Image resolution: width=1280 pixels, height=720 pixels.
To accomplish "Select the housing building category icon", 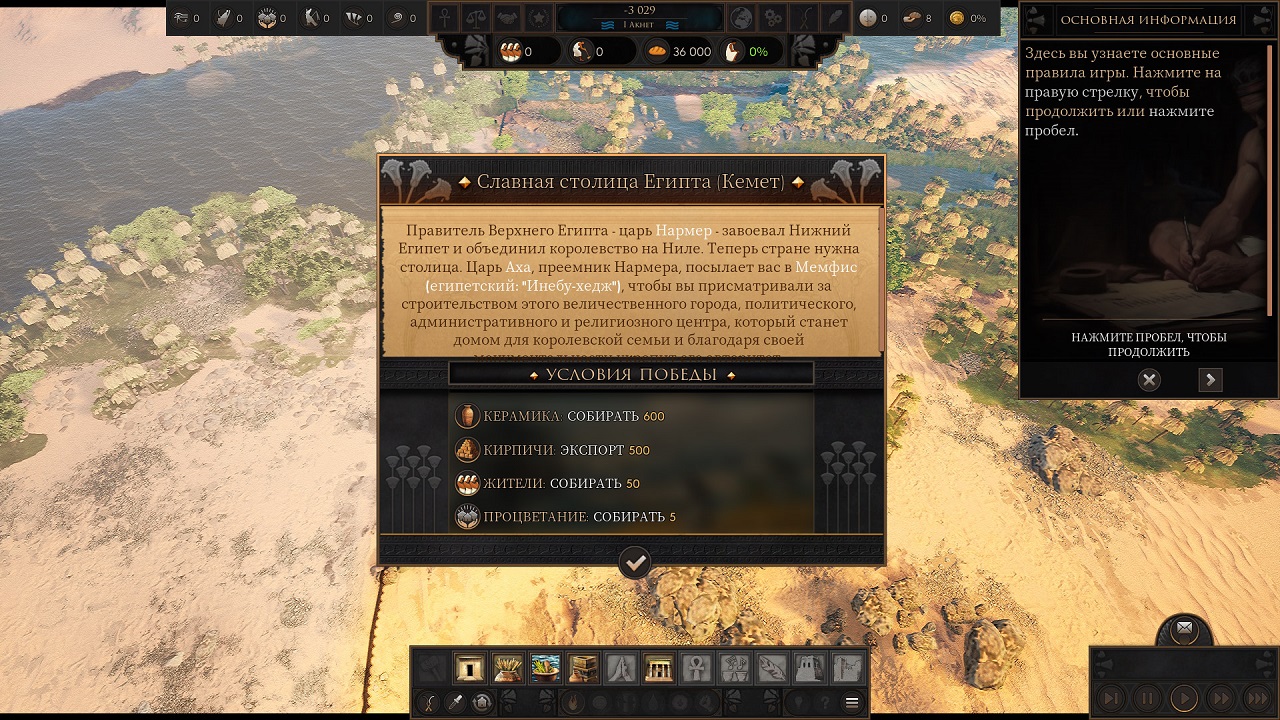I will [x=470, y=666].
